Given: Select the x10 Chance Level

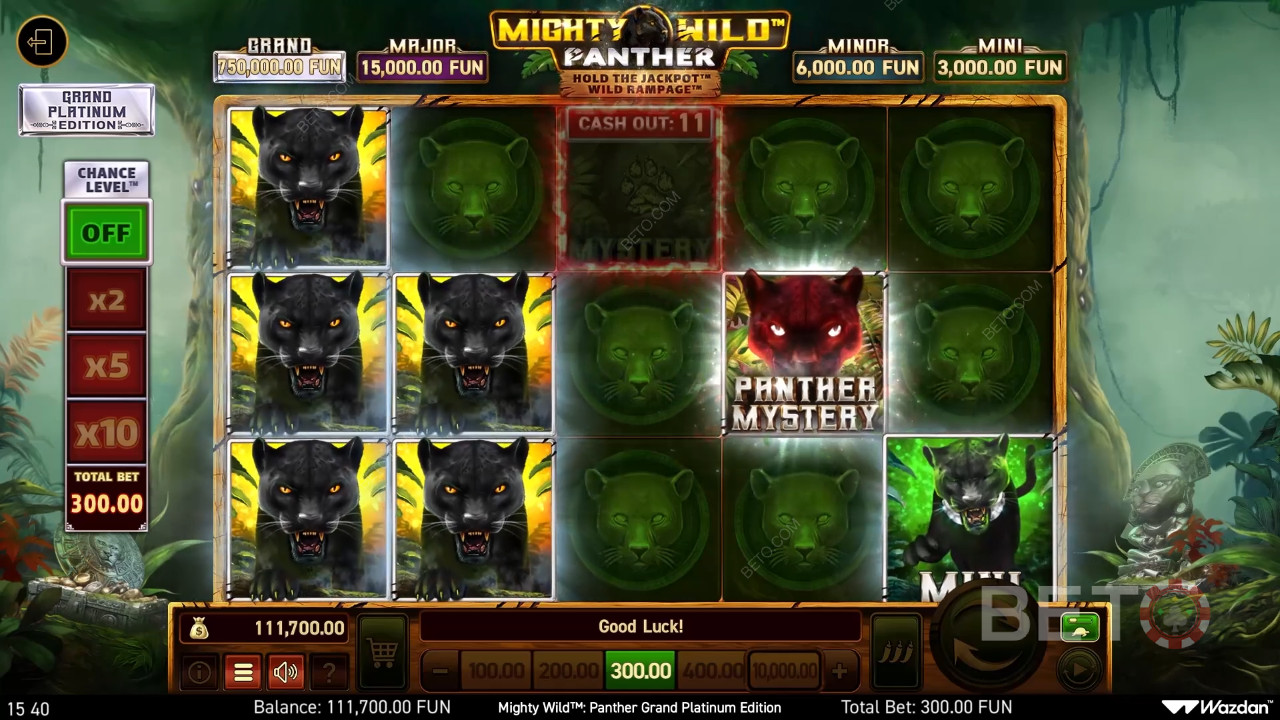Looking at the screenshot, I should coord(106,431).
